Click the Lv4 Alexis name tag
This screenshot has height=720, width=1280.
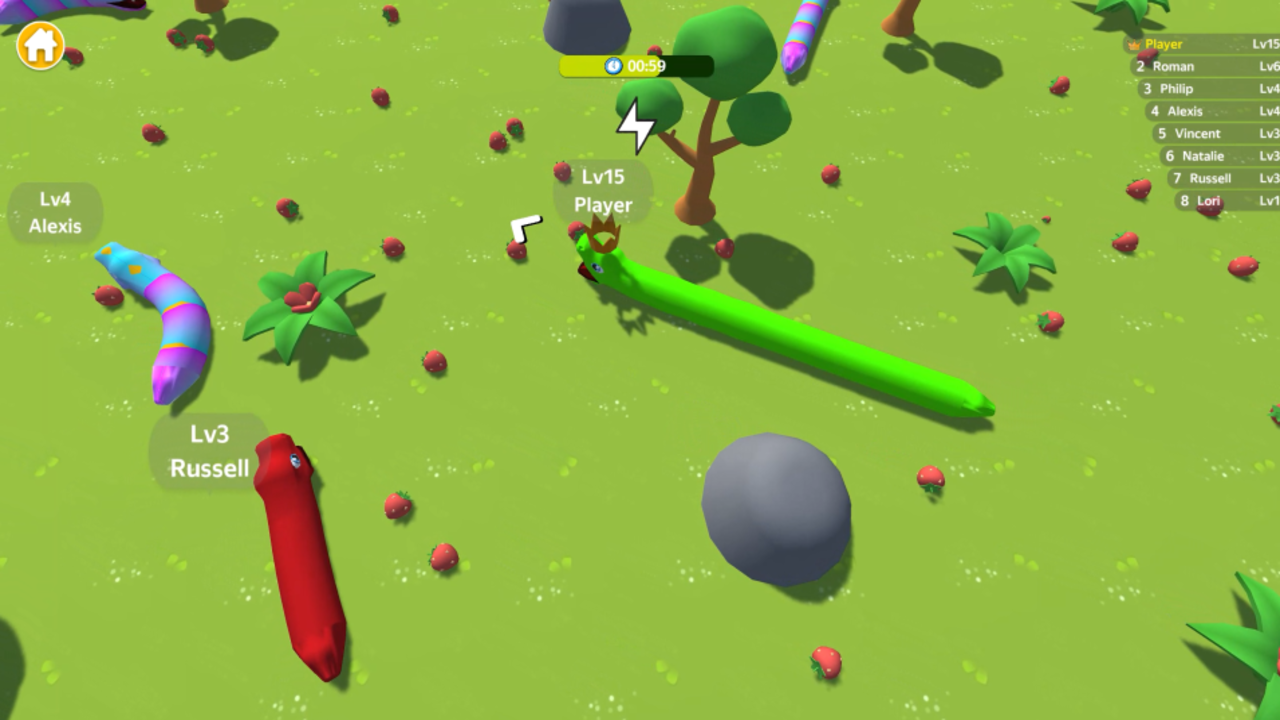(x=55, y=213)
